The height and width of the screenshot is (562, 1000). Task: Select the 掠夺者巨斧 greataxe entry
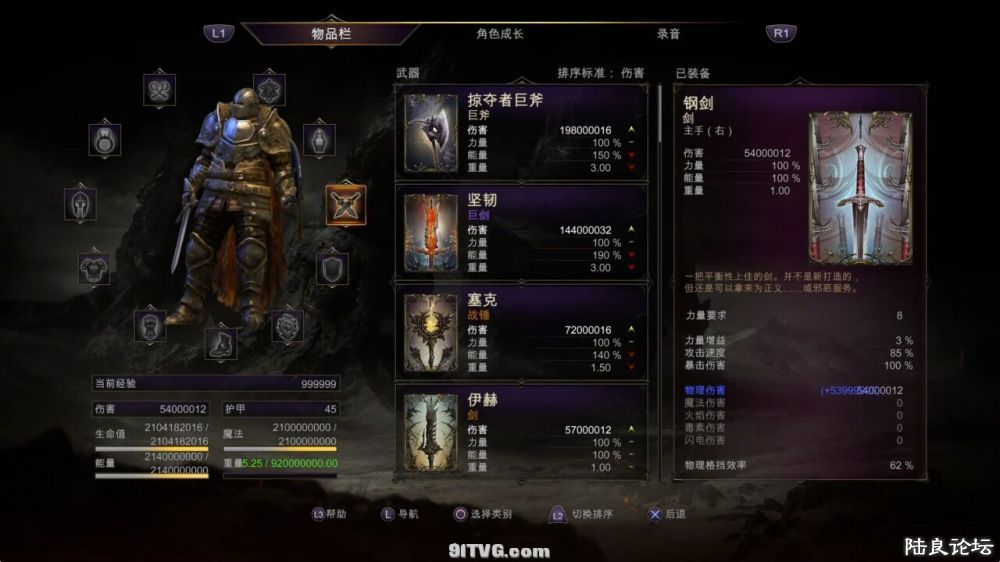[524, 132]
